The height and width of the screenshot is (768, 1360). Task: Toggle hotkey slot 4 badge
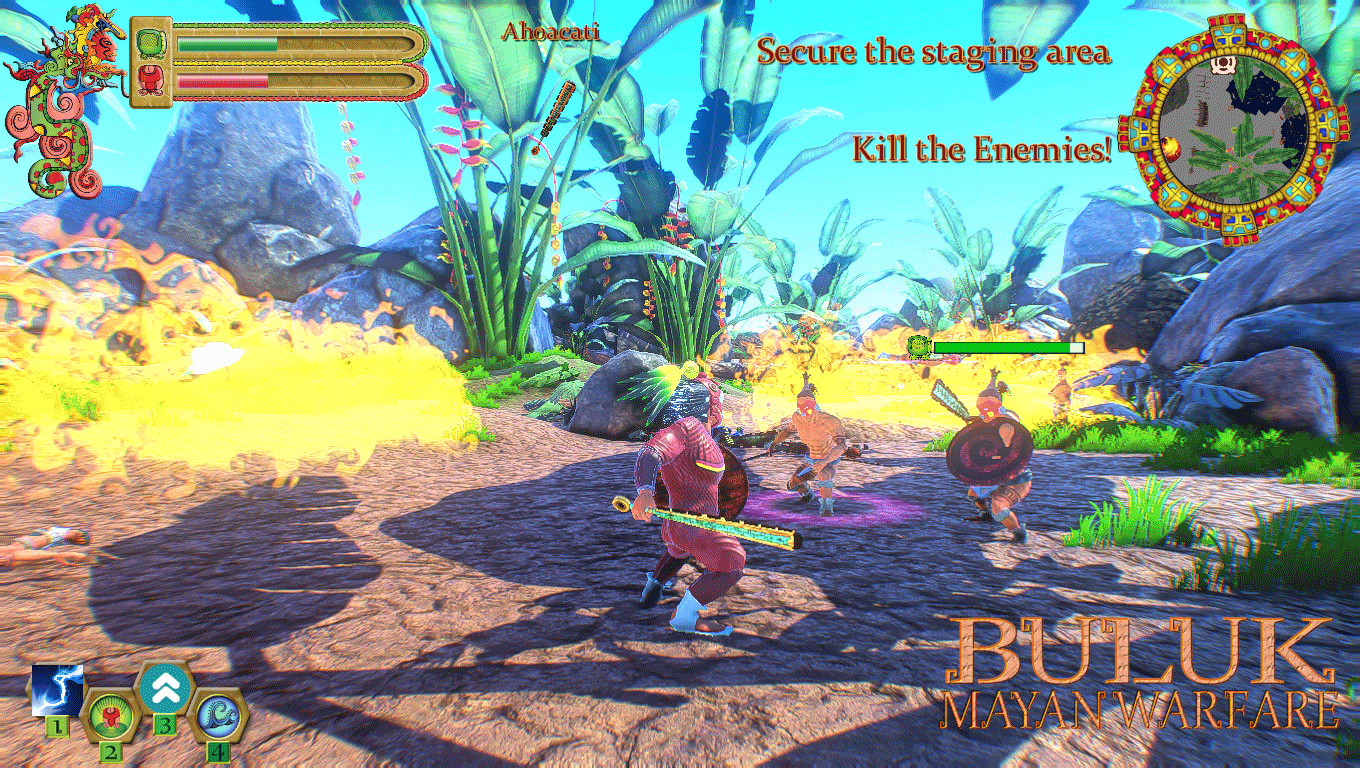pyautogui.click(x=218, y=753)
